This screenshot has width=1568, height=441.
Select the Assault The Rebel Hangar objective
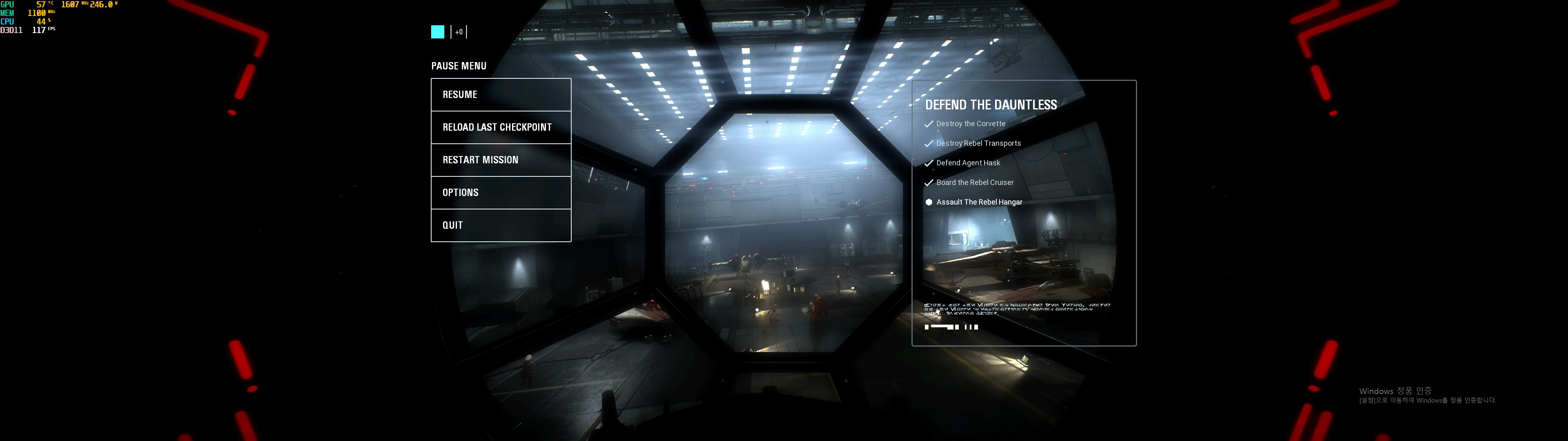[978, 202]
